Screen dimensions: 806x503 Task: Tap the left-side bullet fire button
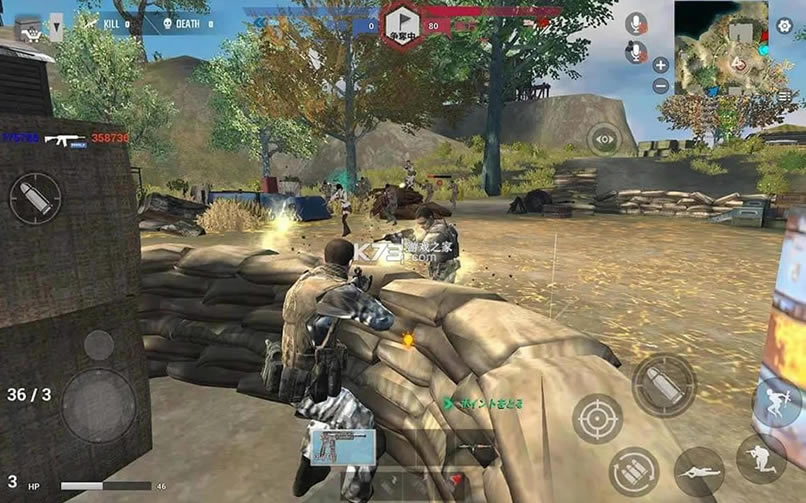coord(36,198)
